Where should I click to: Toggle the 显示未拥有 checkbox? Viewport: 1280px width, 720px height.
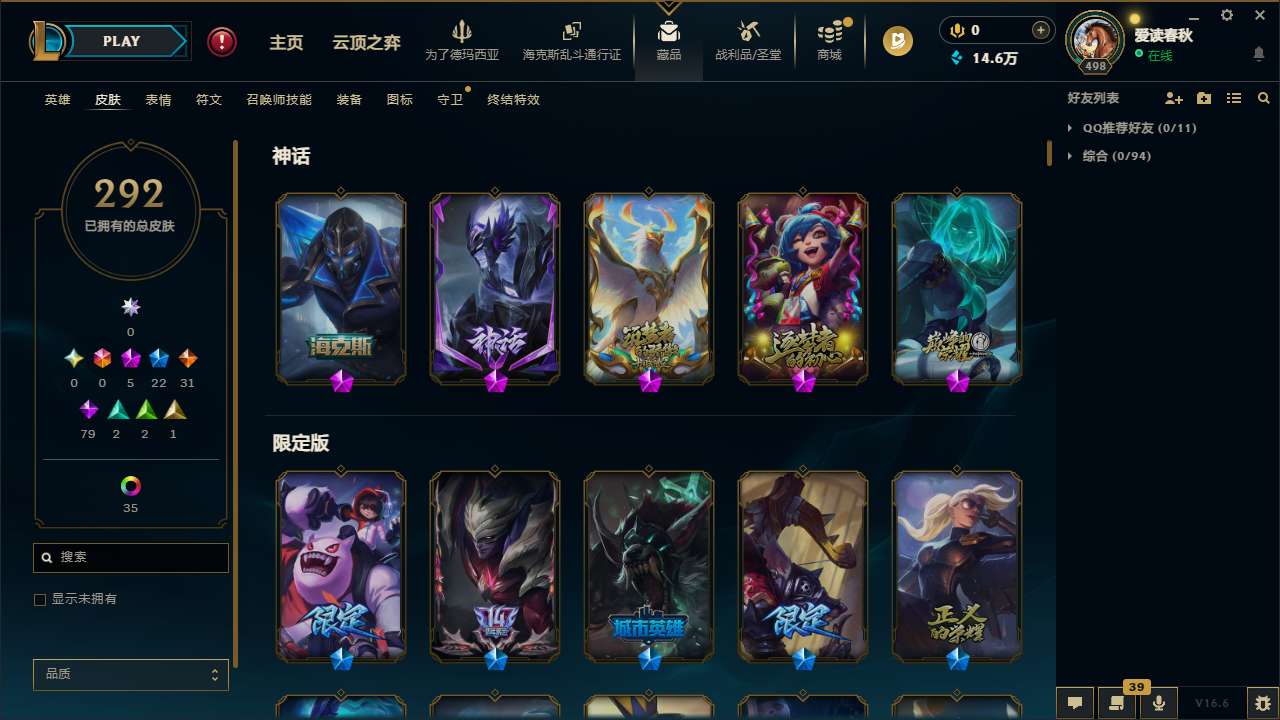point(39,599)
